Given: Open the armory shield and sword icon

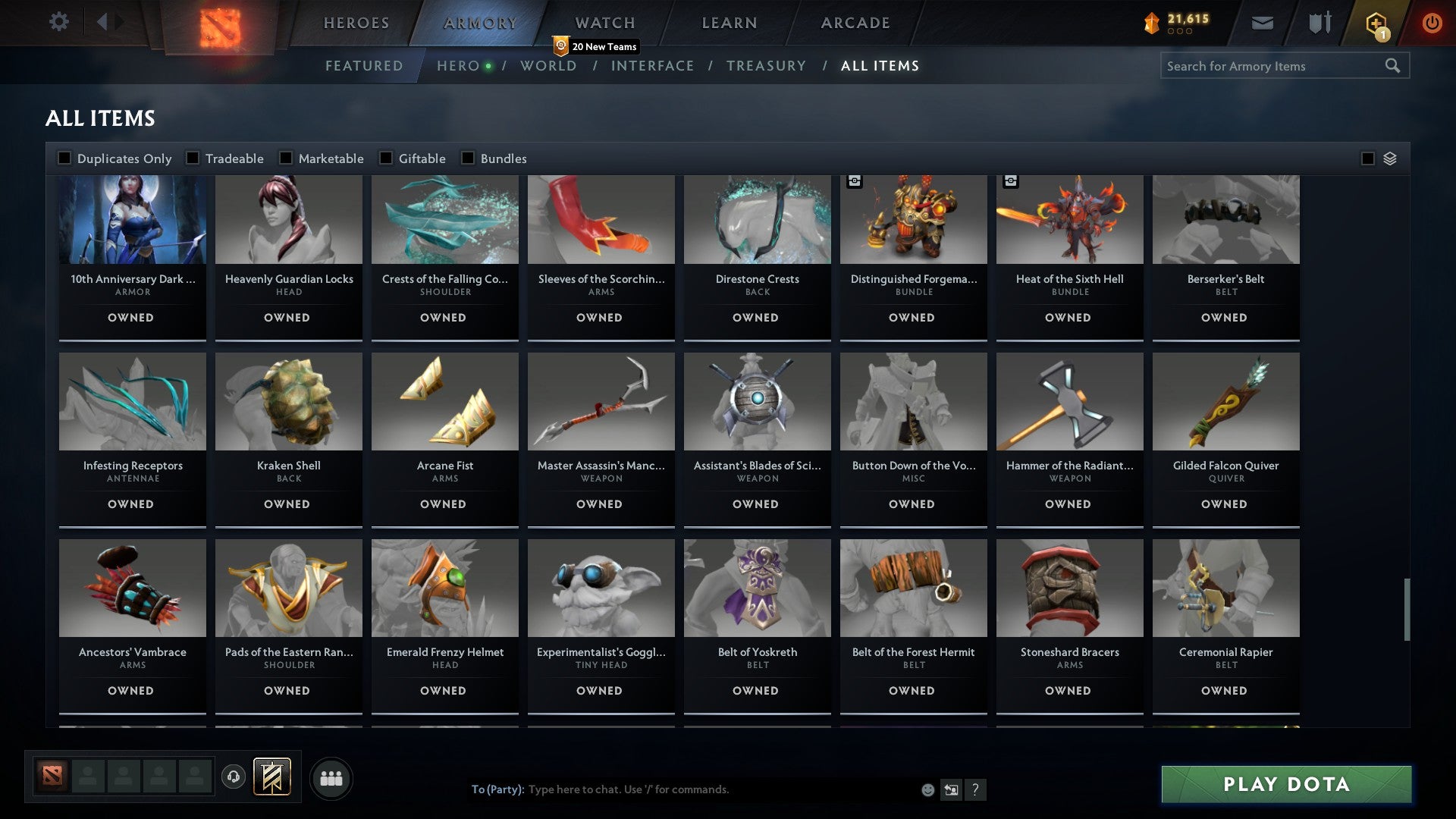Looking at the screenshot, I should coord(1319,22).
